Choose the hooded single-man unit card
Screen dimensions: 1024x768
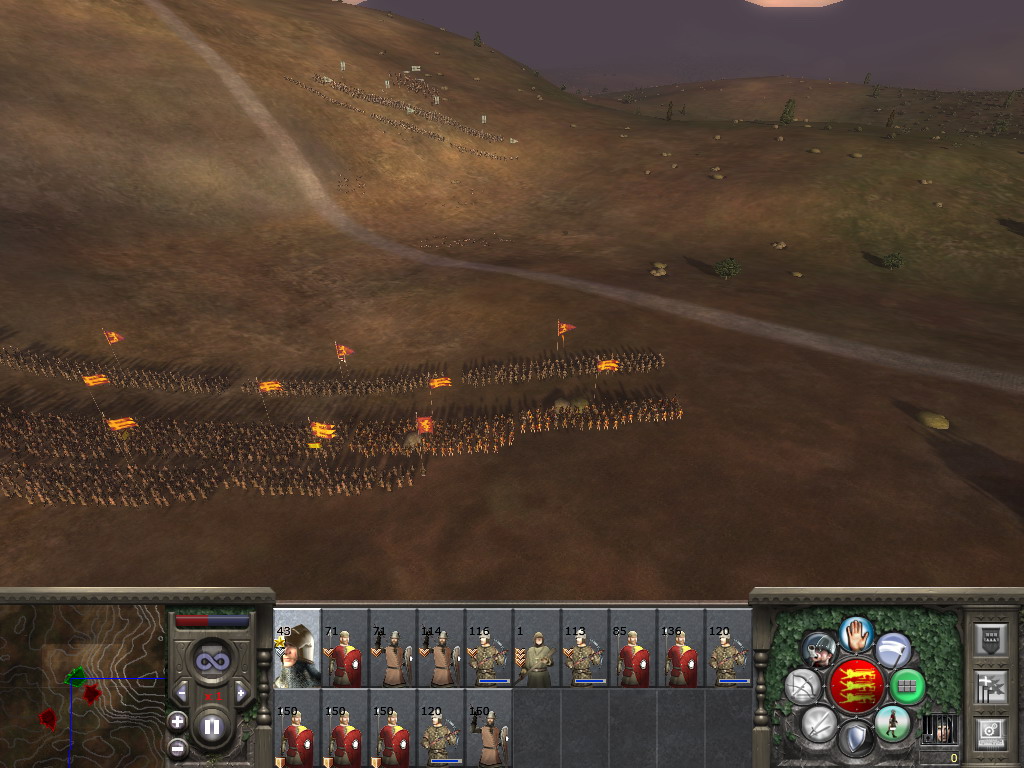coord(537,649)
